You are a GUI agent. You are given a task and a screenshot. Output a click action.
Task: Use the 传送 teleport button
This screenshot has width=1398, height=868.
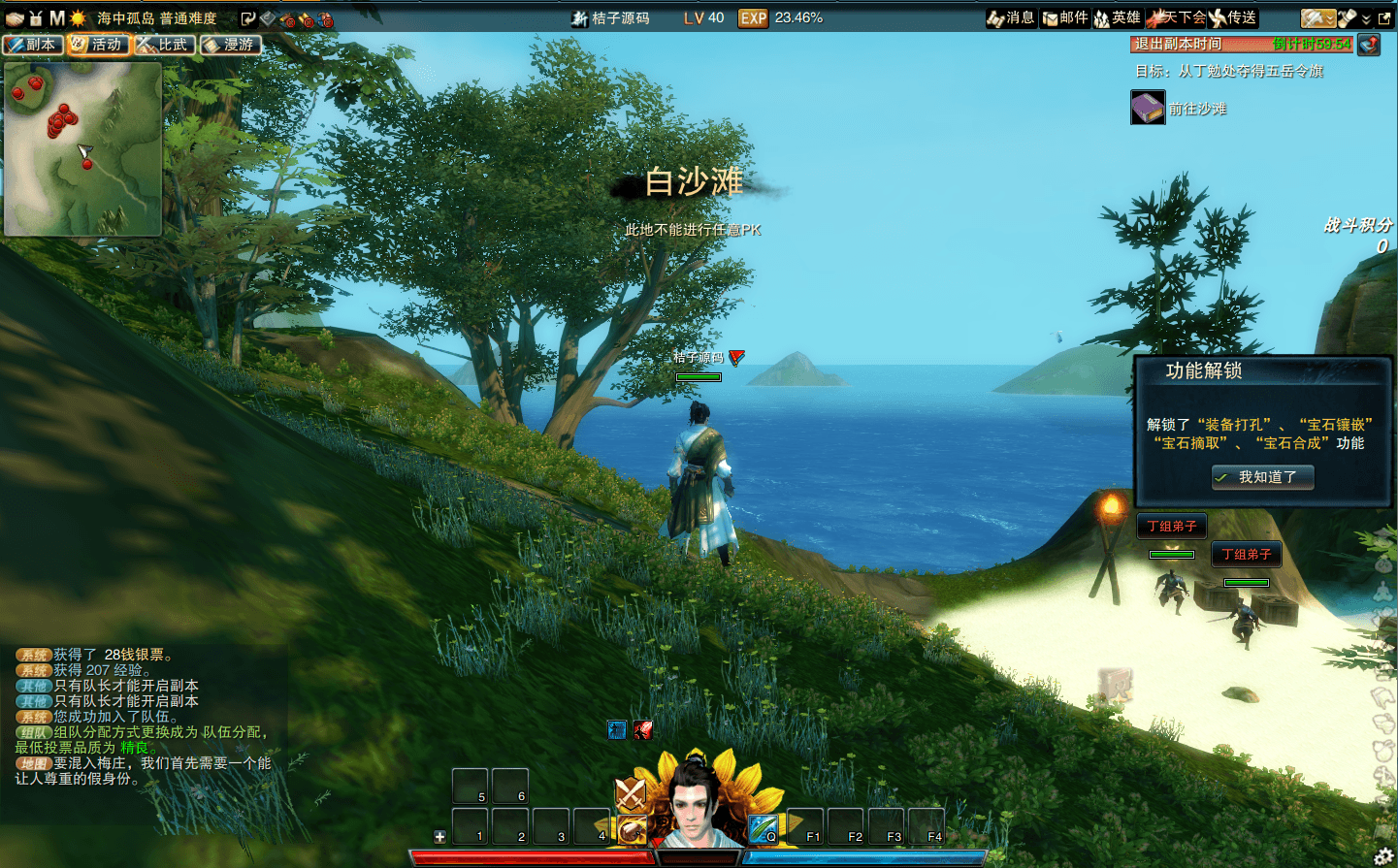(x=1233, y=17)
